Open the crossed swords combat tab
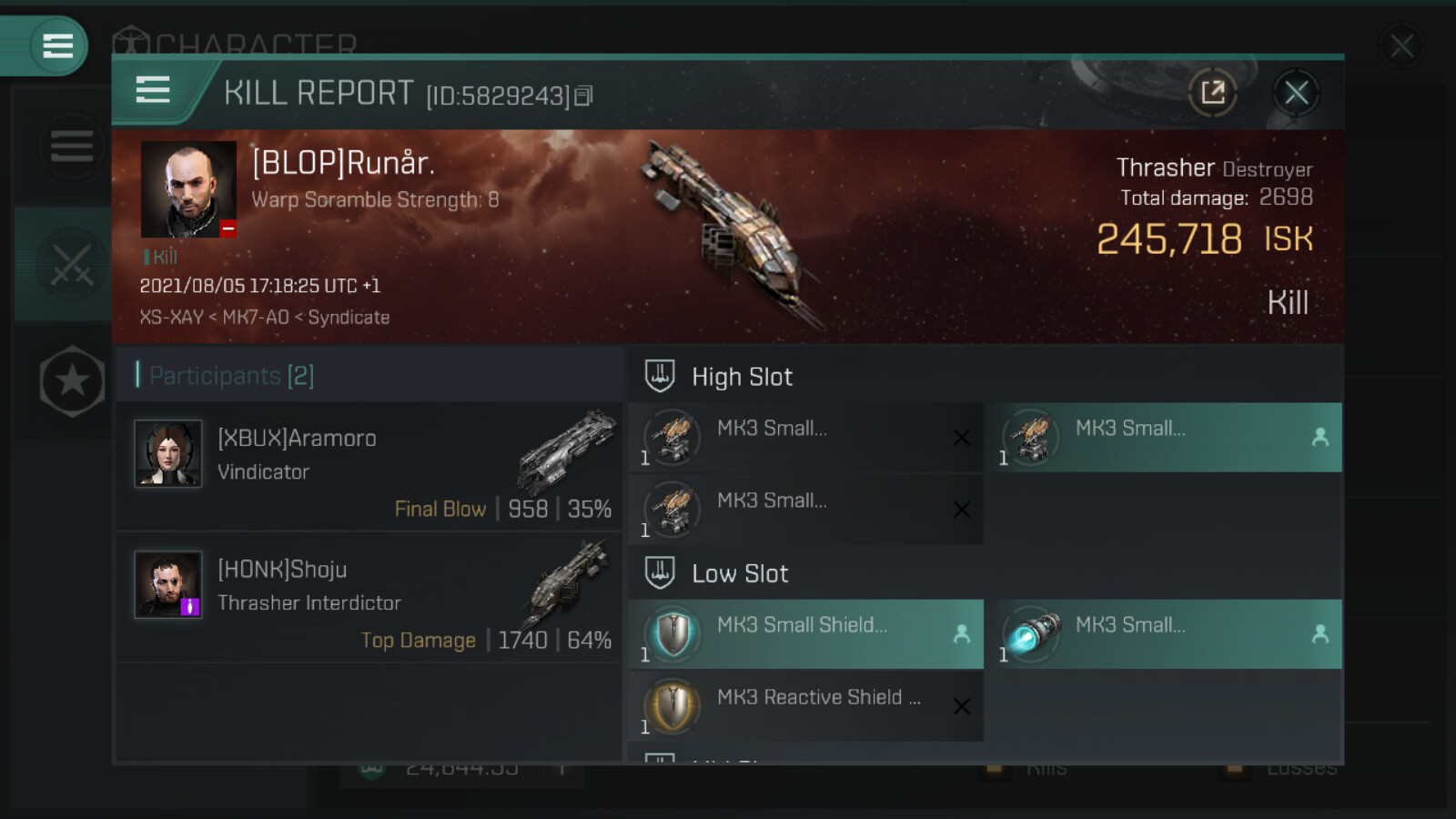Screen dimensions: 1456x819 point(71,265)
